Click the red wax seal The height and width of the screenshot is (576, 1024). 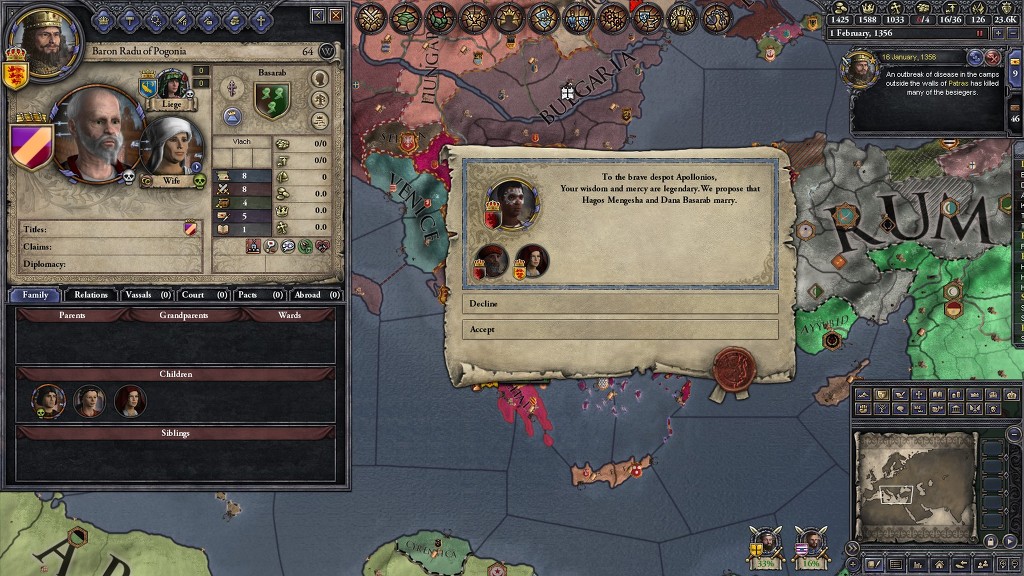click(732, 366)
